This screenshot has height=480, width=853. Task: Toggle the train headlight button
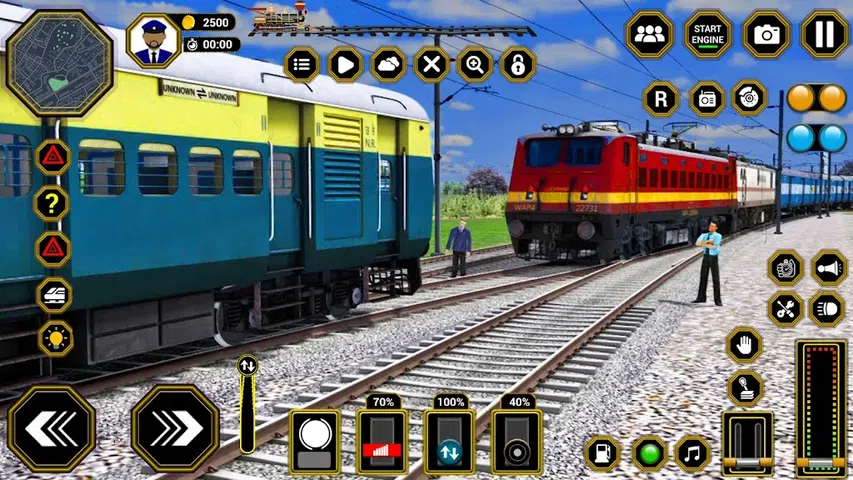827,309
